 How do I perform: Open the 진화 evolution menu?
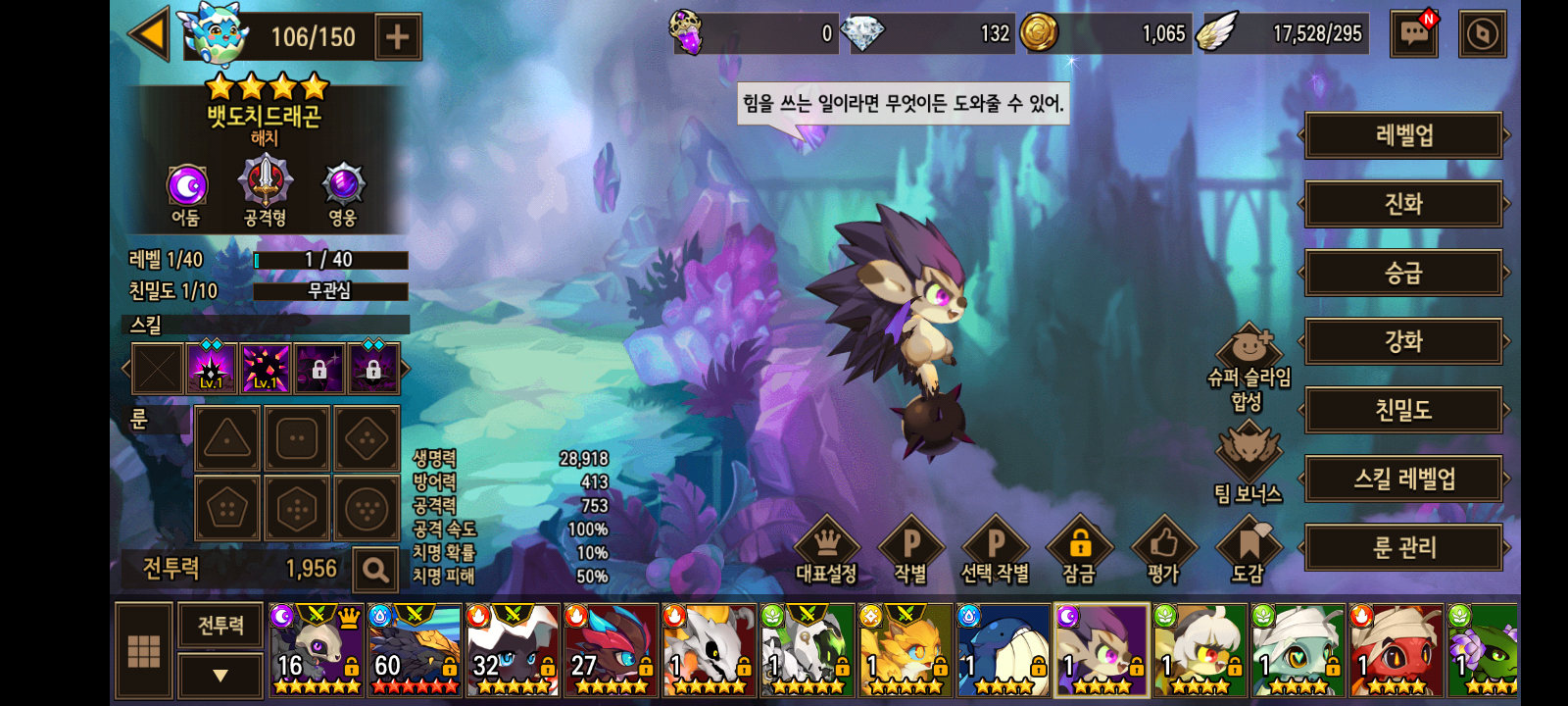tap(1403, 204)
